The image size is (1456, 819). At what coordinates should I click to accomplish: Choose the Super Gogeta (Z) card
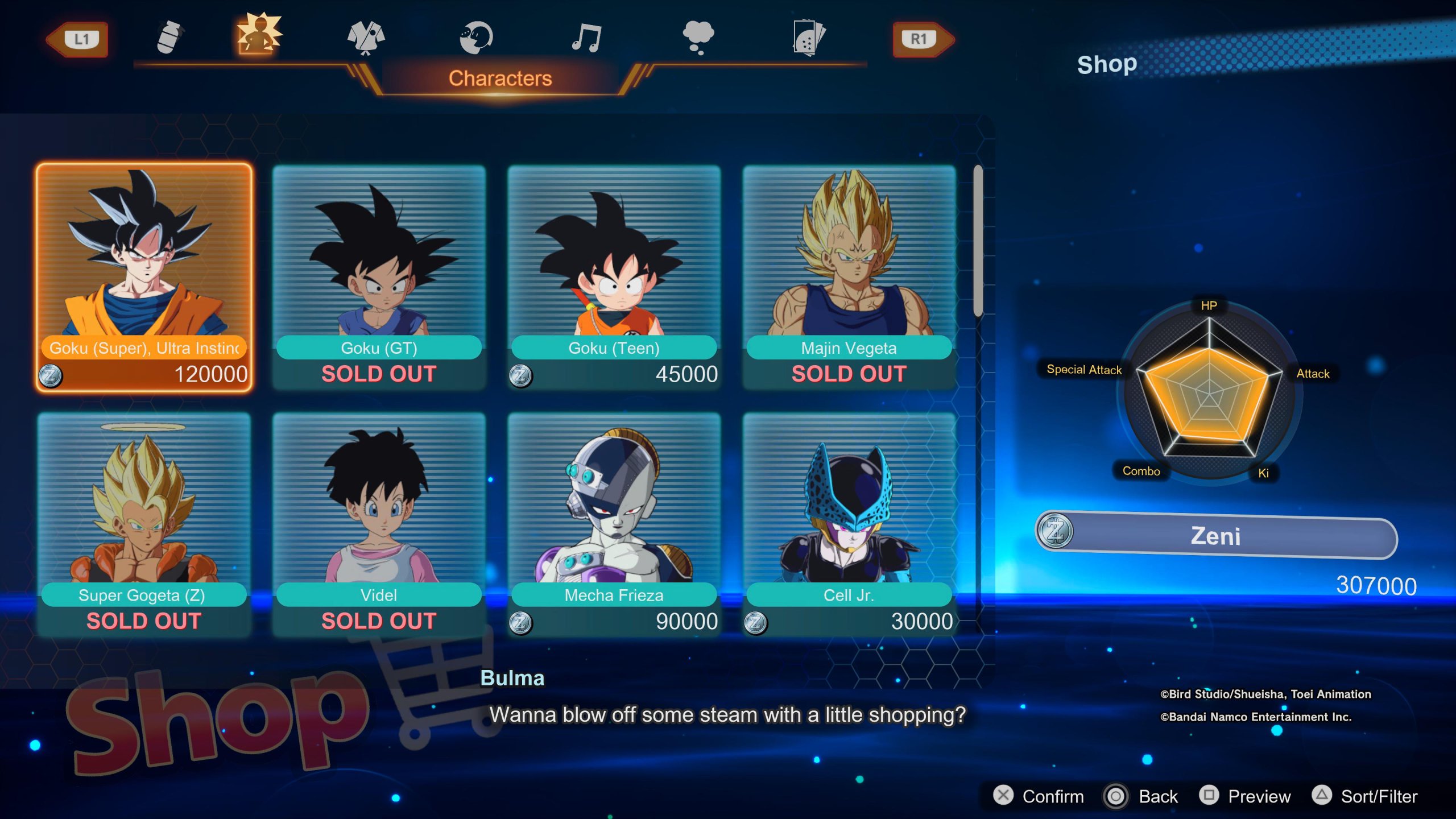tap(144, 524)
